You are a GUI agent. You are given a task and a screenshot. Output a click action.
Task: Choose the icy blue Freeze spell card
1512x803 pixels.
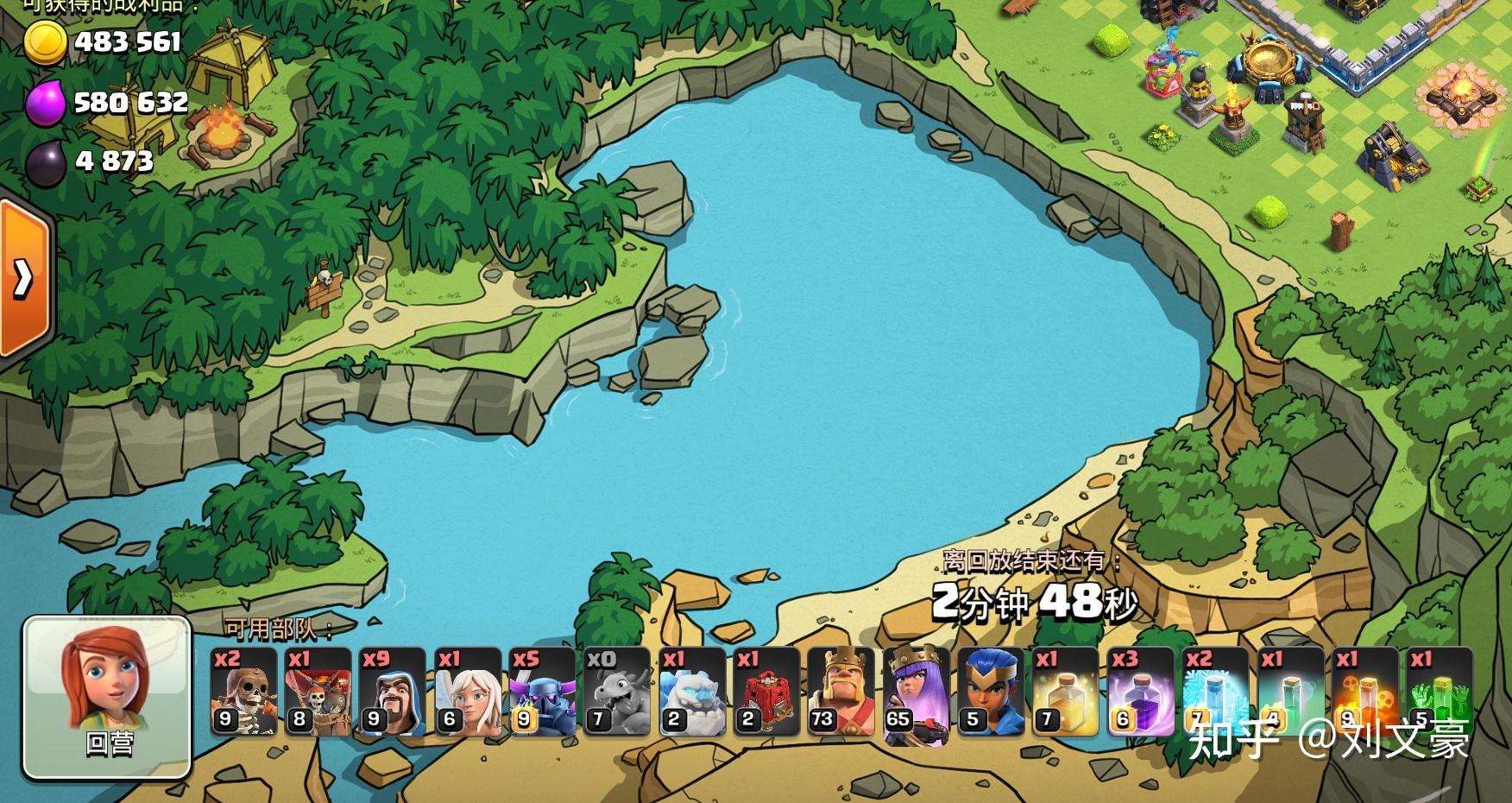1215,692
